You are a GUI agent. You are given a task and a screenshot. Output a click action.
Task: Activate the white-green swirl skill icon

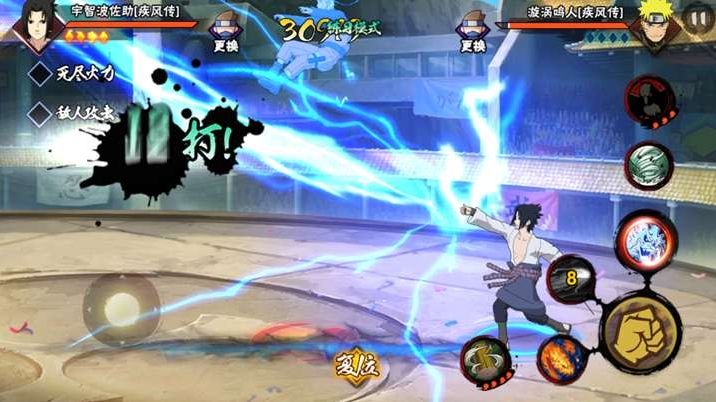pyautogui.click(x=647, y=165)
